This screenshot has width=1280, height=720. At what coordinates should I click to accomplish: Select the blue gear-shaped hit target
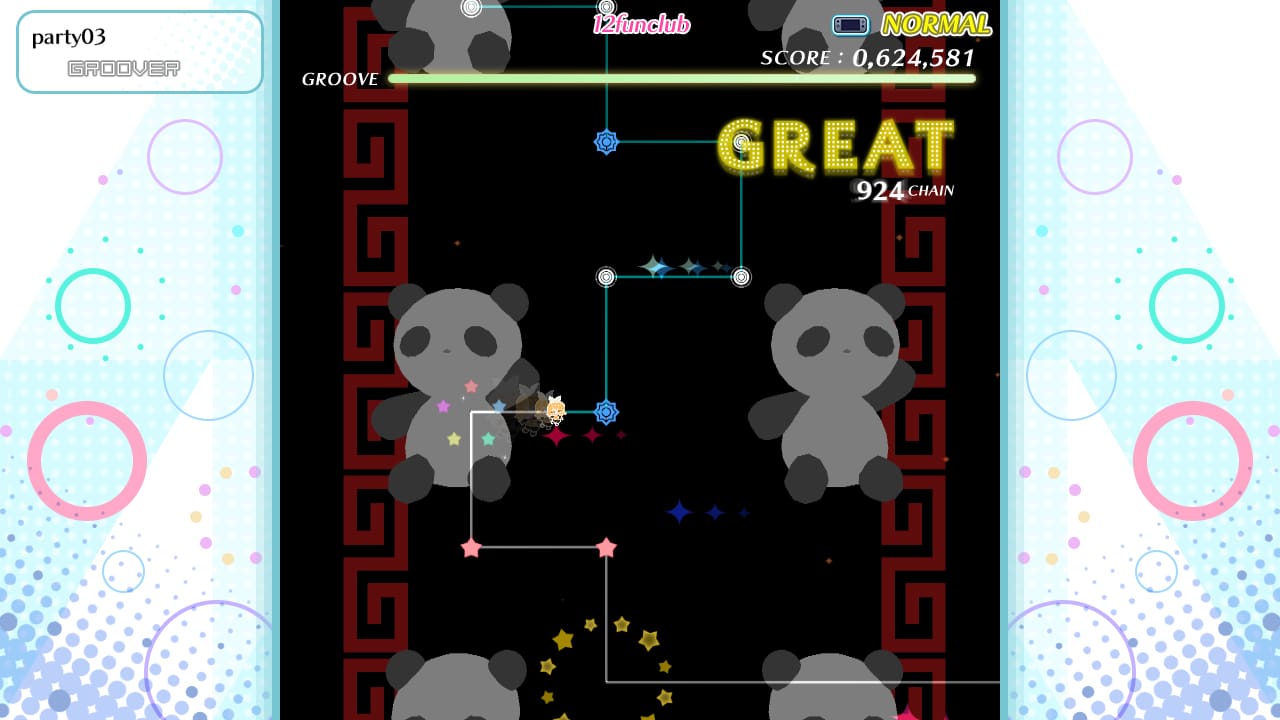[608, 413]
